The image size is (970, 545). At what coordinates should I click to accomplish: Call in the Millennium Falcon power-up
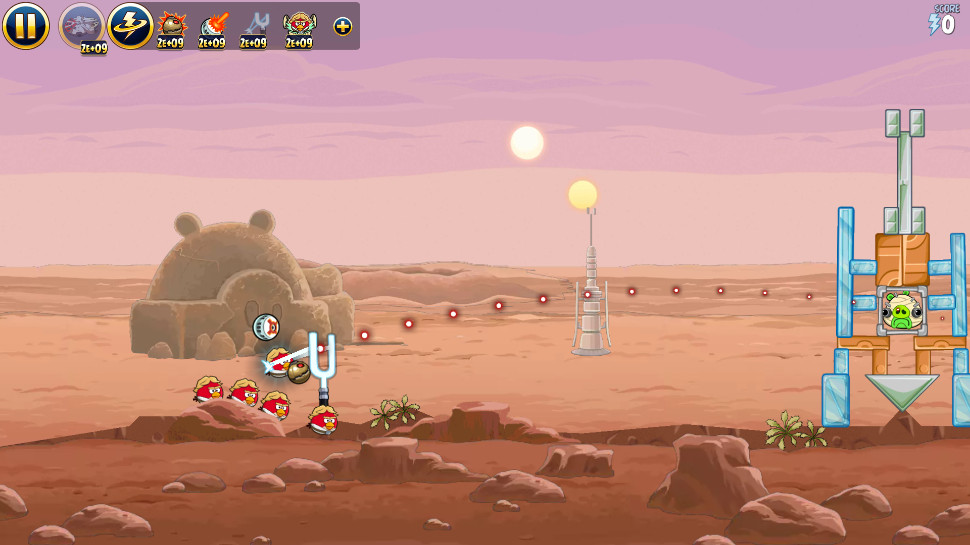[82, 25]
